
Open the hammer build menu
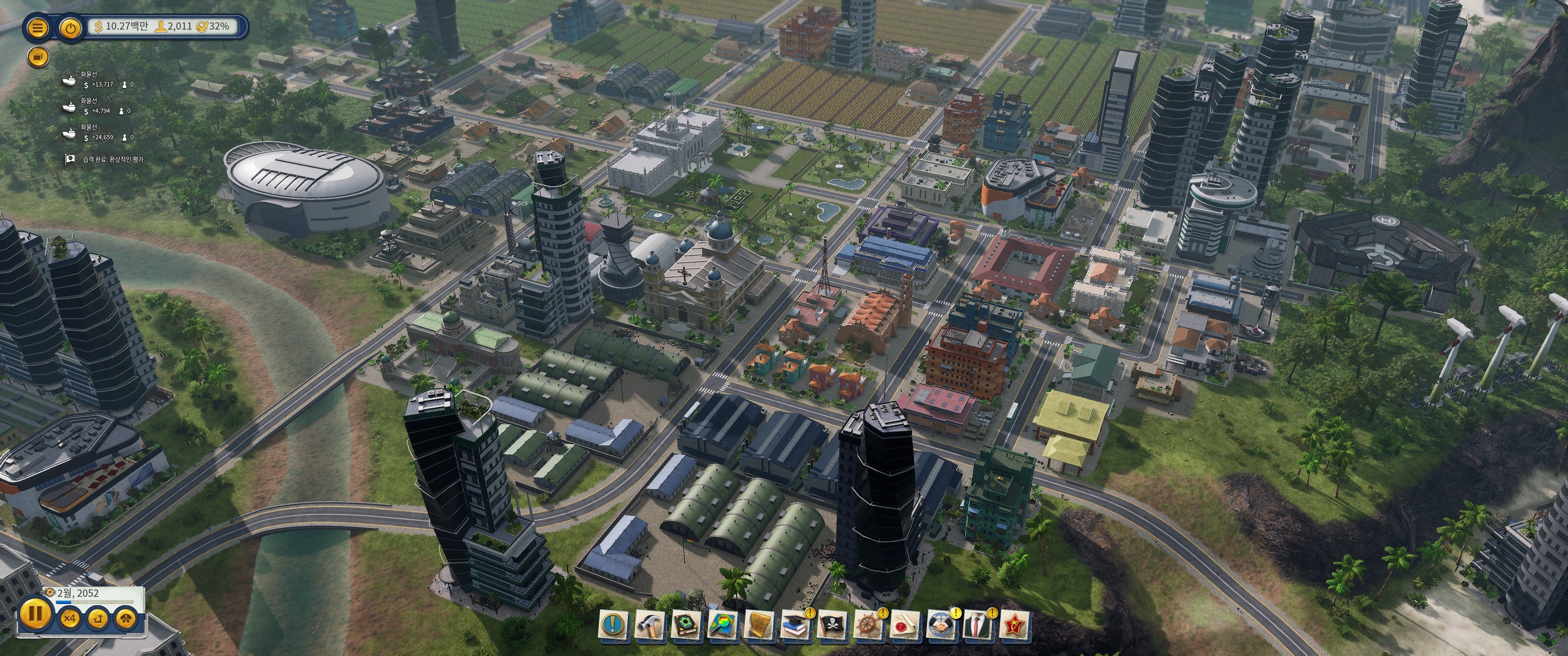coord(650,625)
